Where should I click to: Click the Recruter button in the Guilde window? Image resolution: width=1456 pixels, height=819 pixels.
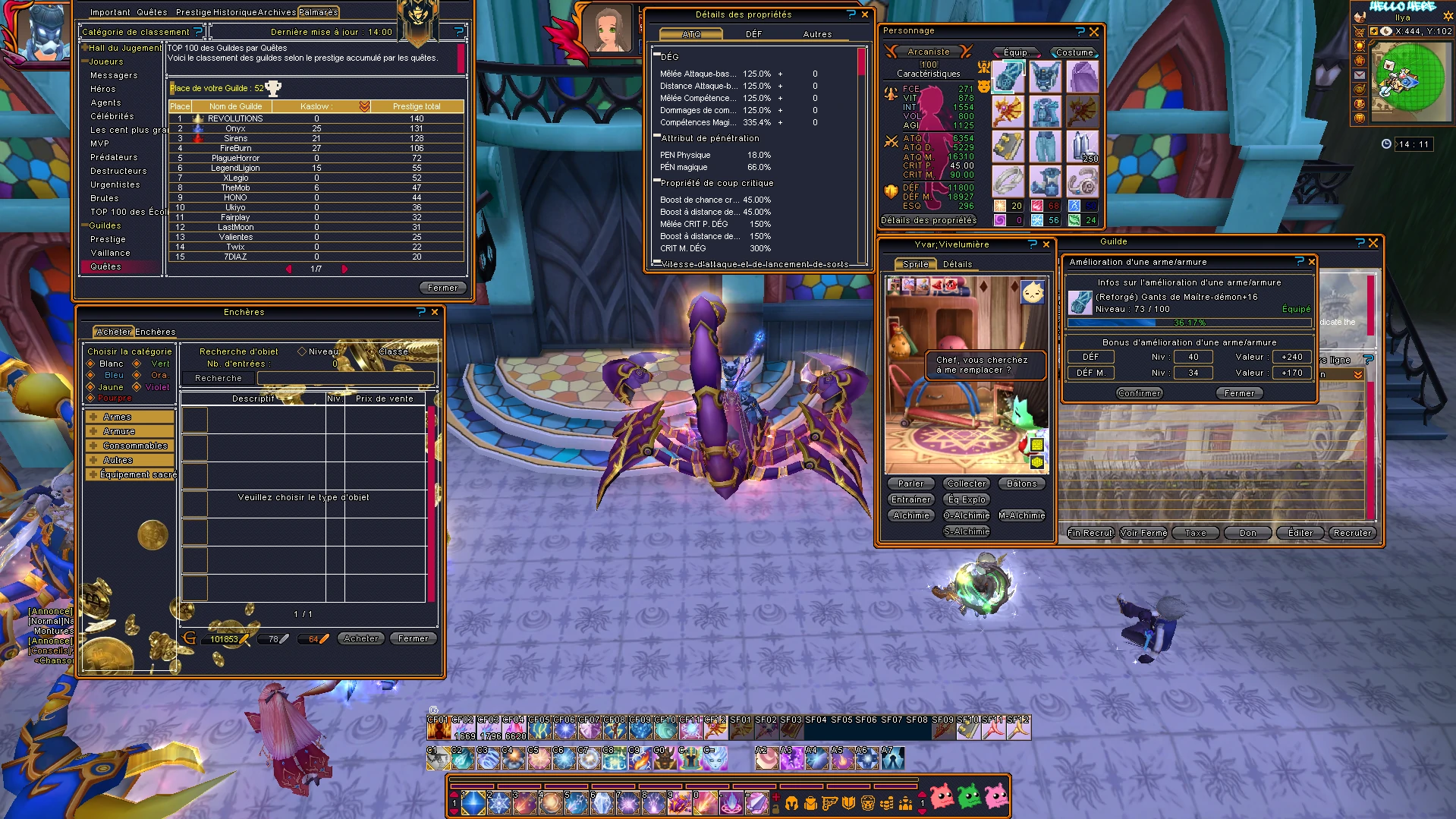pyautogui.click(x=1351, y=533)
